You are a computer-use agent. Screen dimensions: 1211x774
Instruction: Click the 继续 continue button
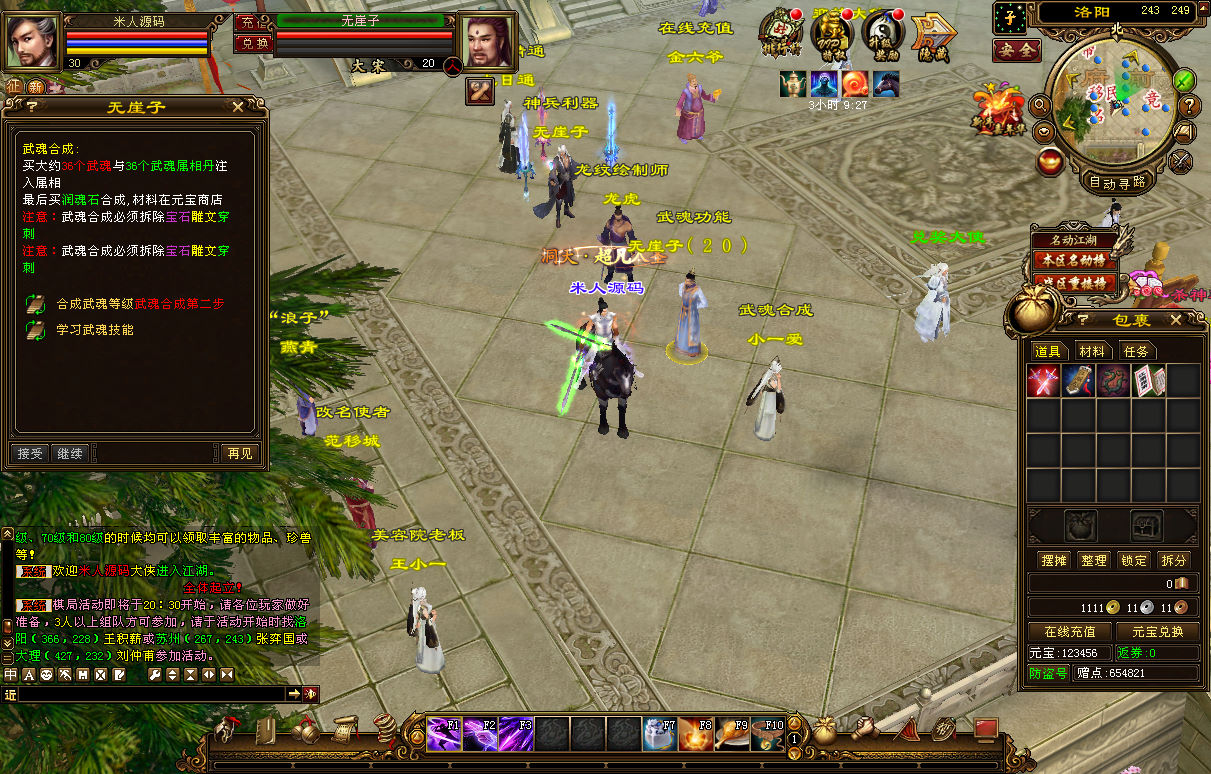[x=69, y=453]
